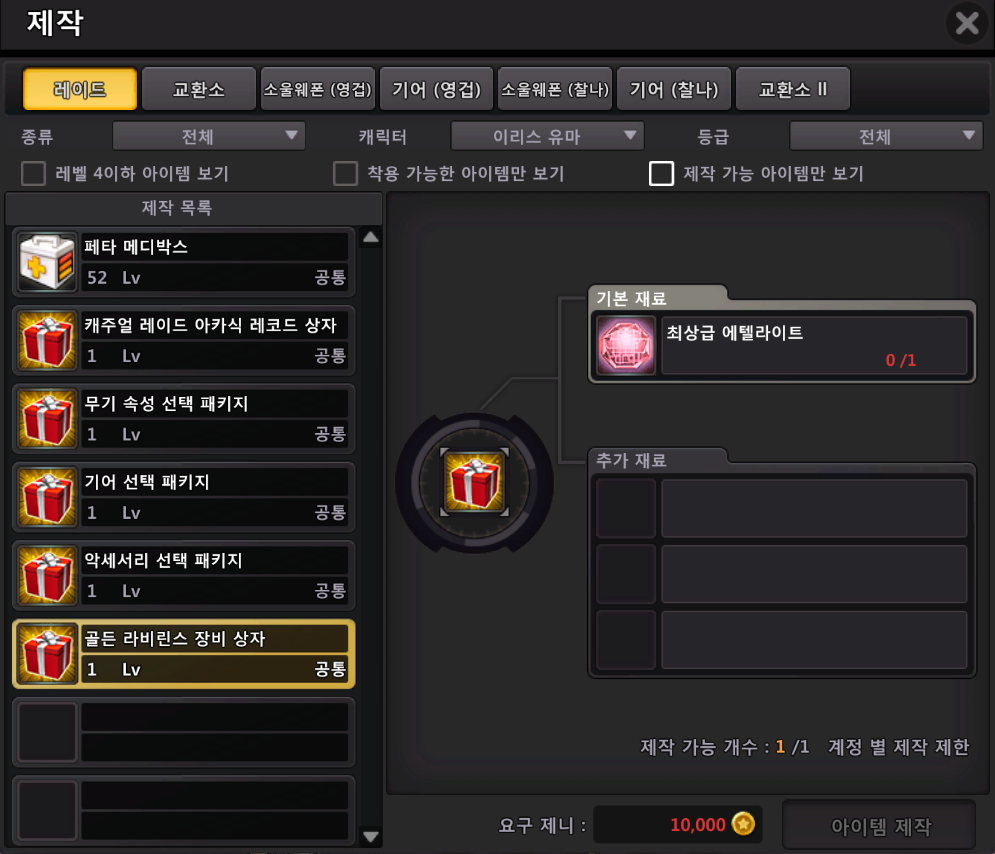Close the 제작 crafting window

[x=966, y=23]
